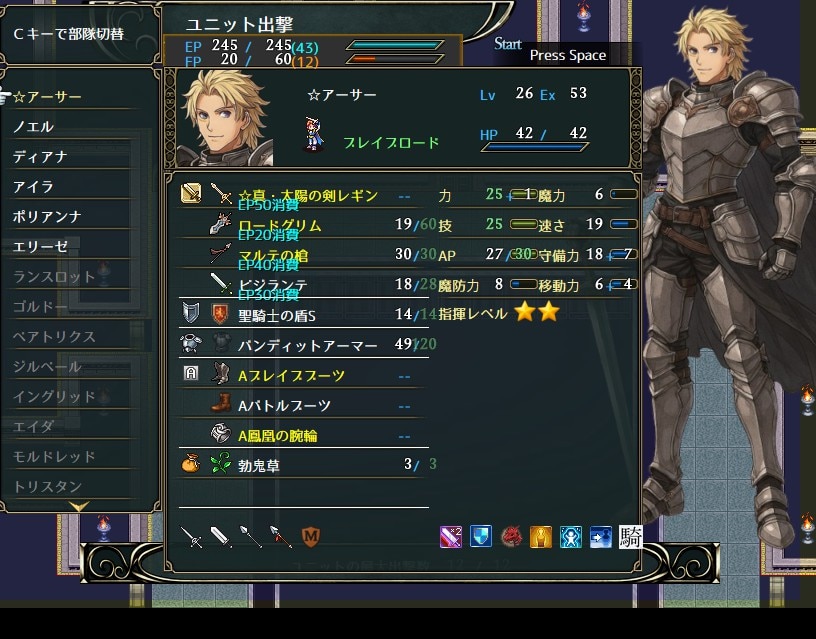Select ポリアンナ for deployment
Viewport: 816px width, 639px height.
47,217
